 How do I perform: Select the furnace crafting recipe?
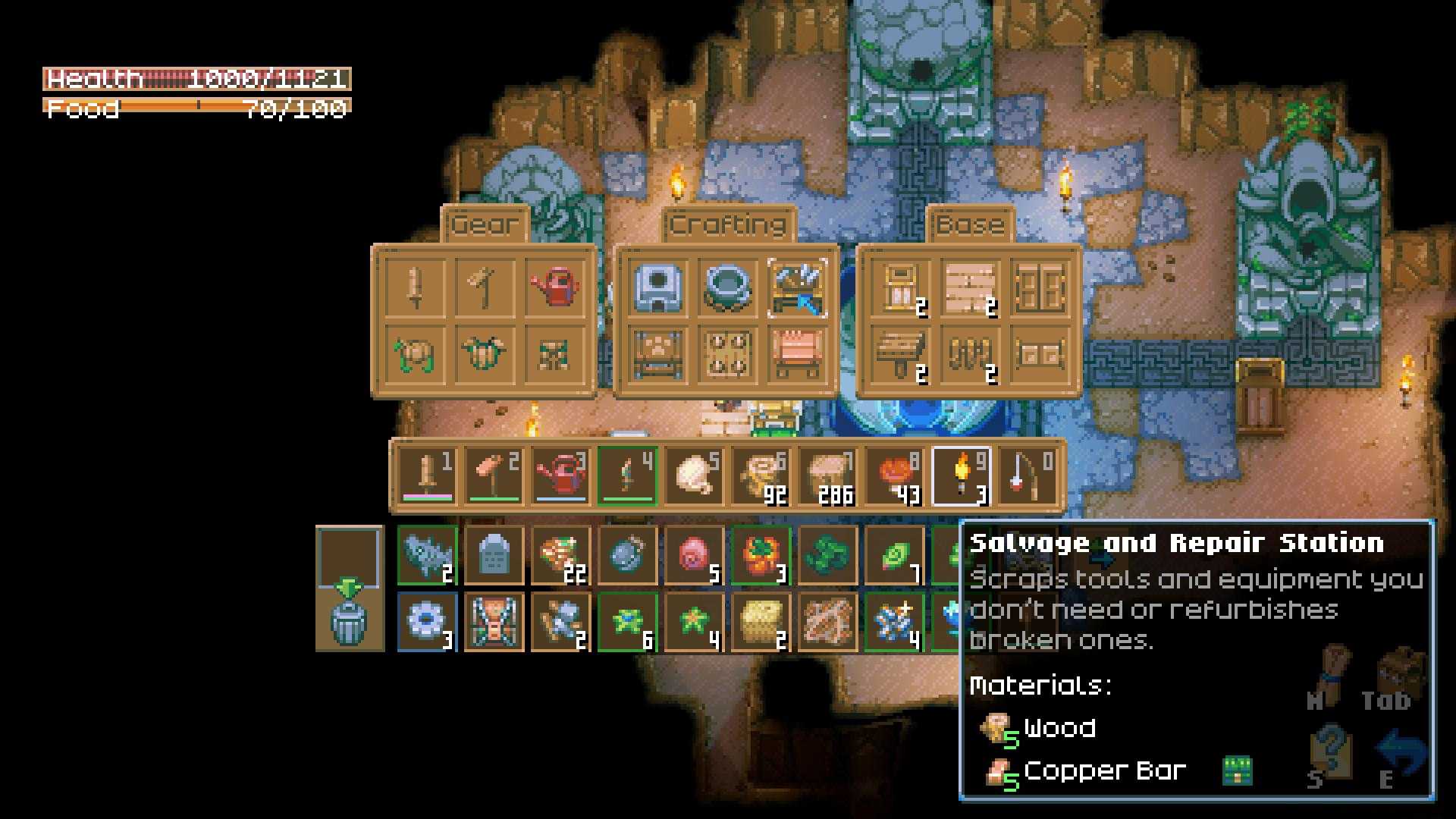tap(658, 287)
